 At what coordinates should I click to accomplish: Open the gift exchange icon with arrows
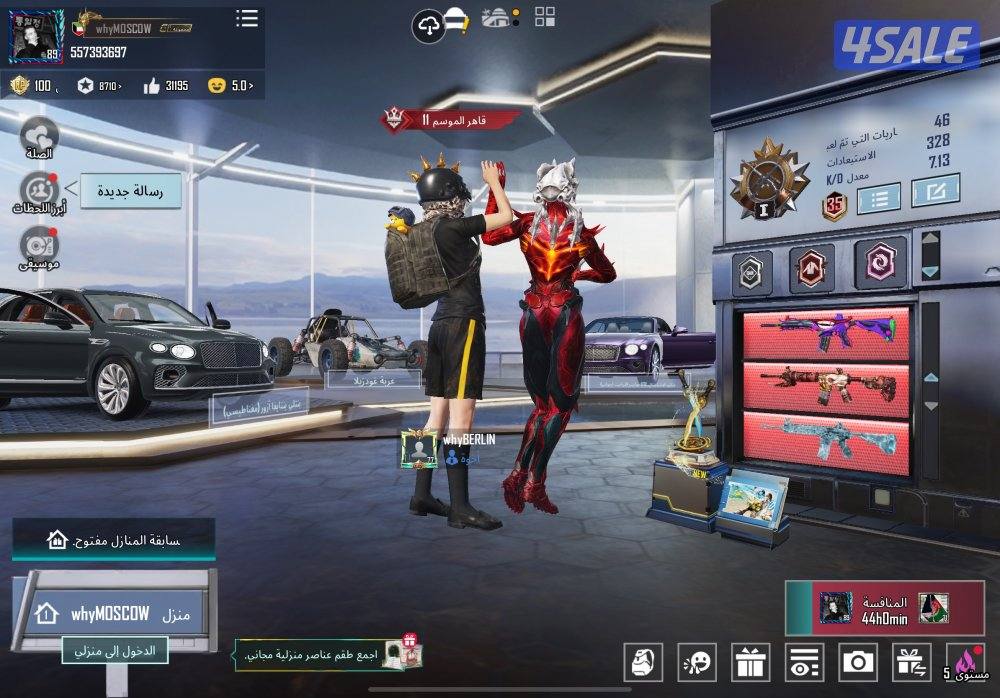pyautogui.click(x=911, y=662)
